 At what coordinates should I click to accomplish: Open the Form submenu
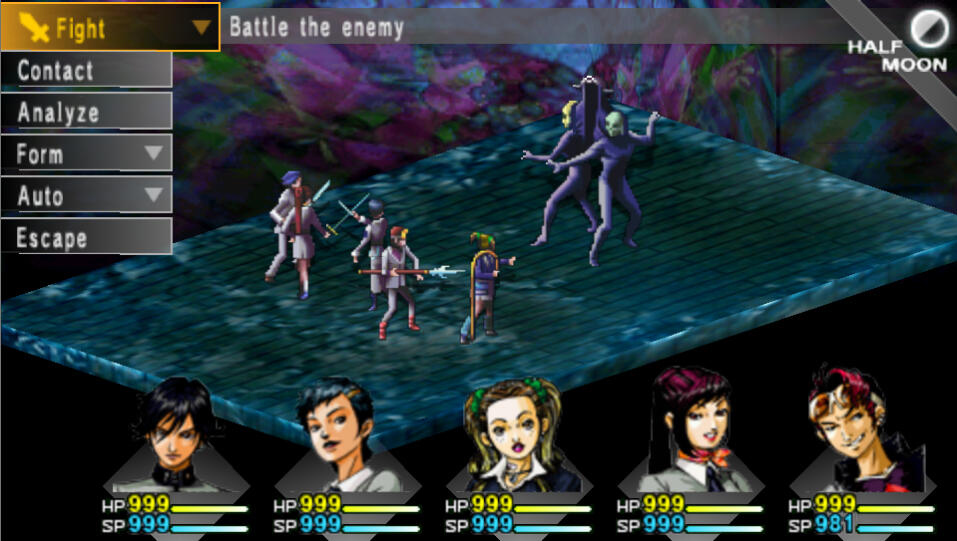(x=86, y=154)
